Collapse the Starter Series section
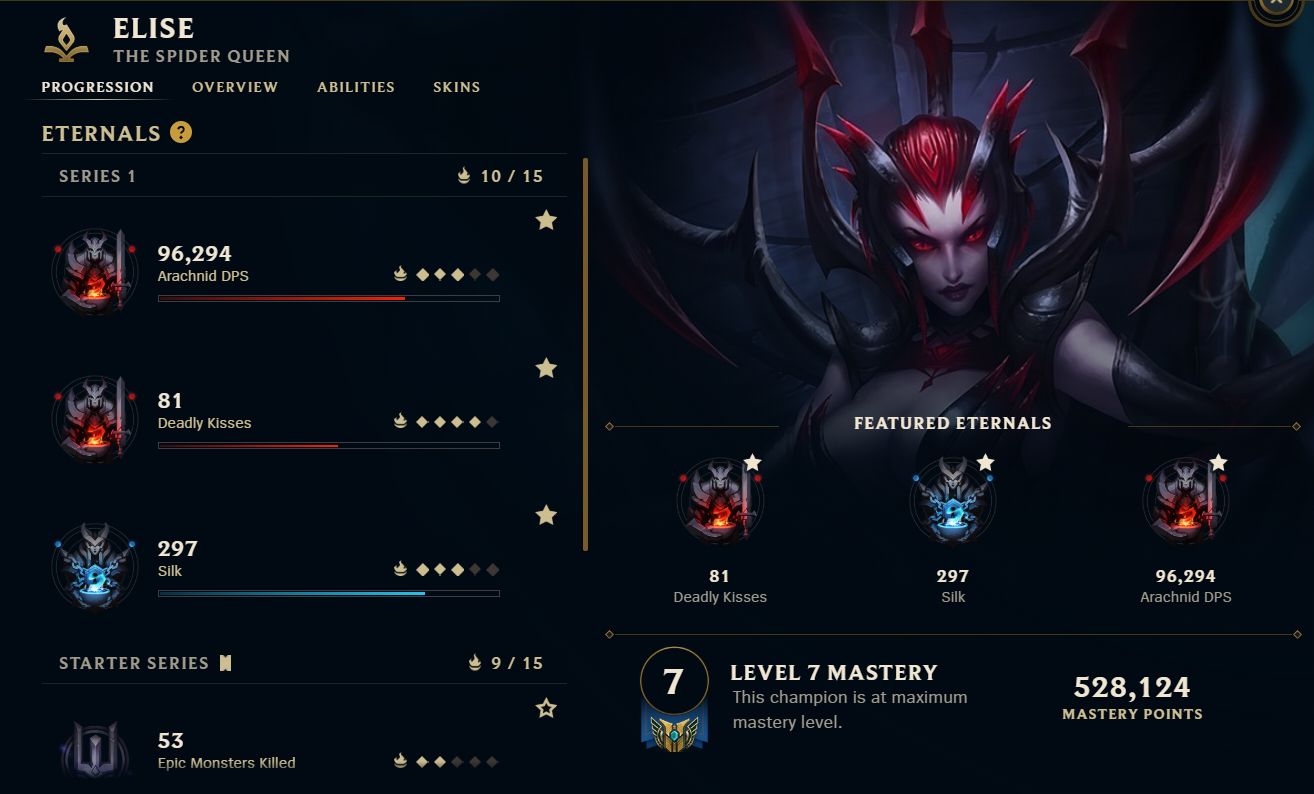Screen dimensions: 1314x794 click(x=134, y=662)
